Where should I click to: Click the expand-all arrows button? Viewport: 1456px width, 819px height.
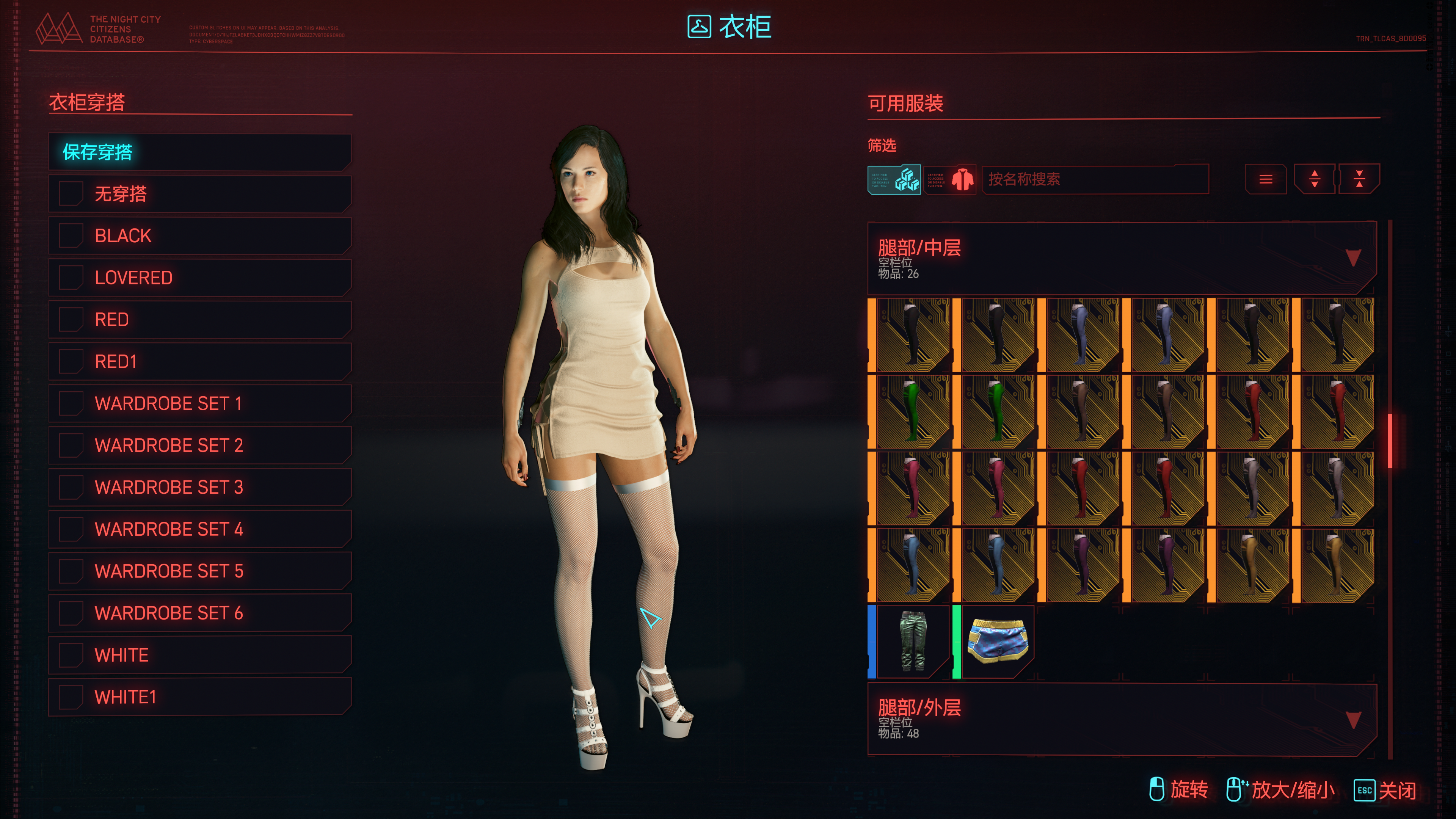1314,180
